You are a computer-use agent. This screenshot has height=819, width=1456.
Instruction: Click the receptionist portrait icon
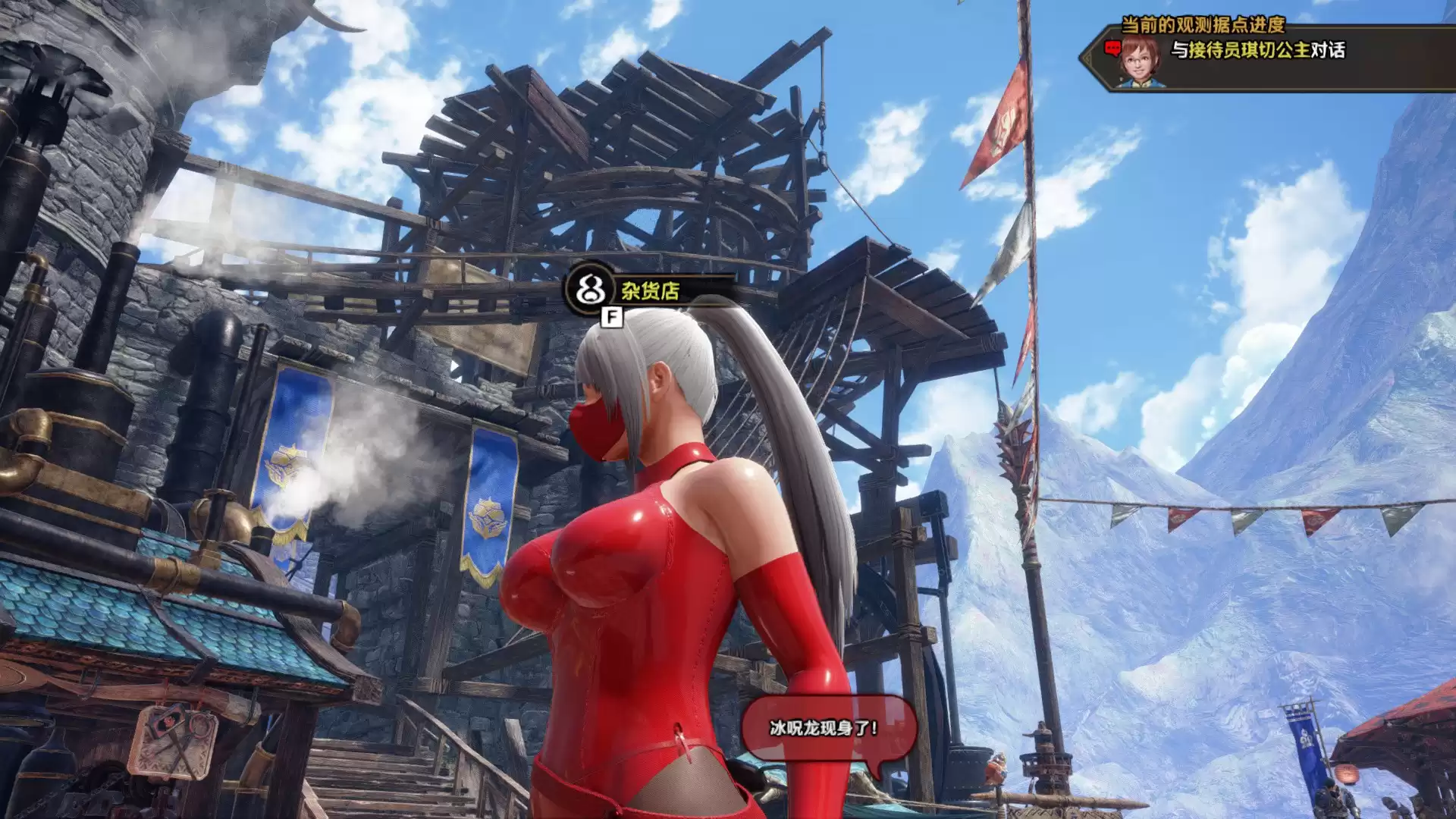1140,61
